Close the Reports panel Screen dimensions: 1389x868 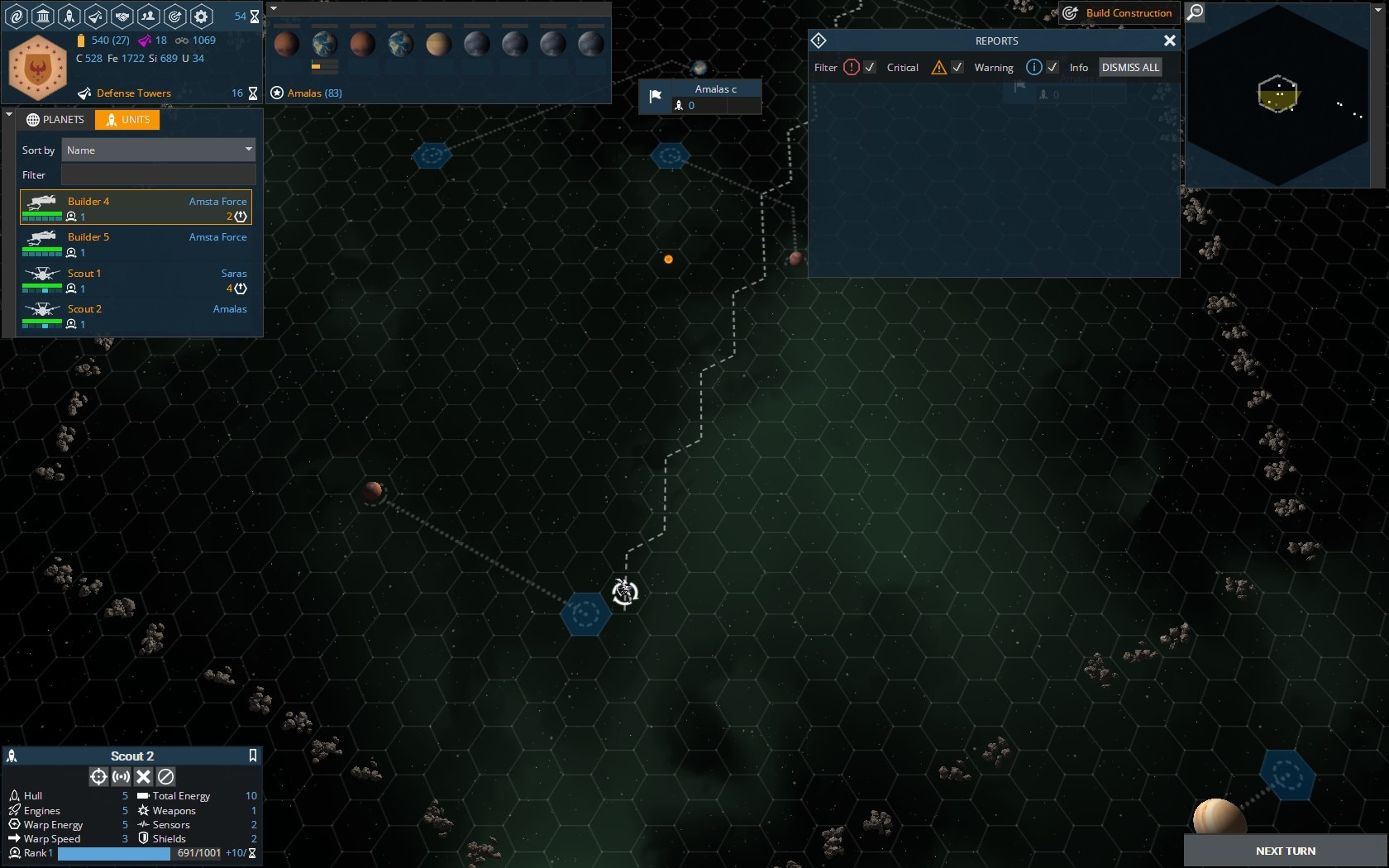click(1169, 41)
